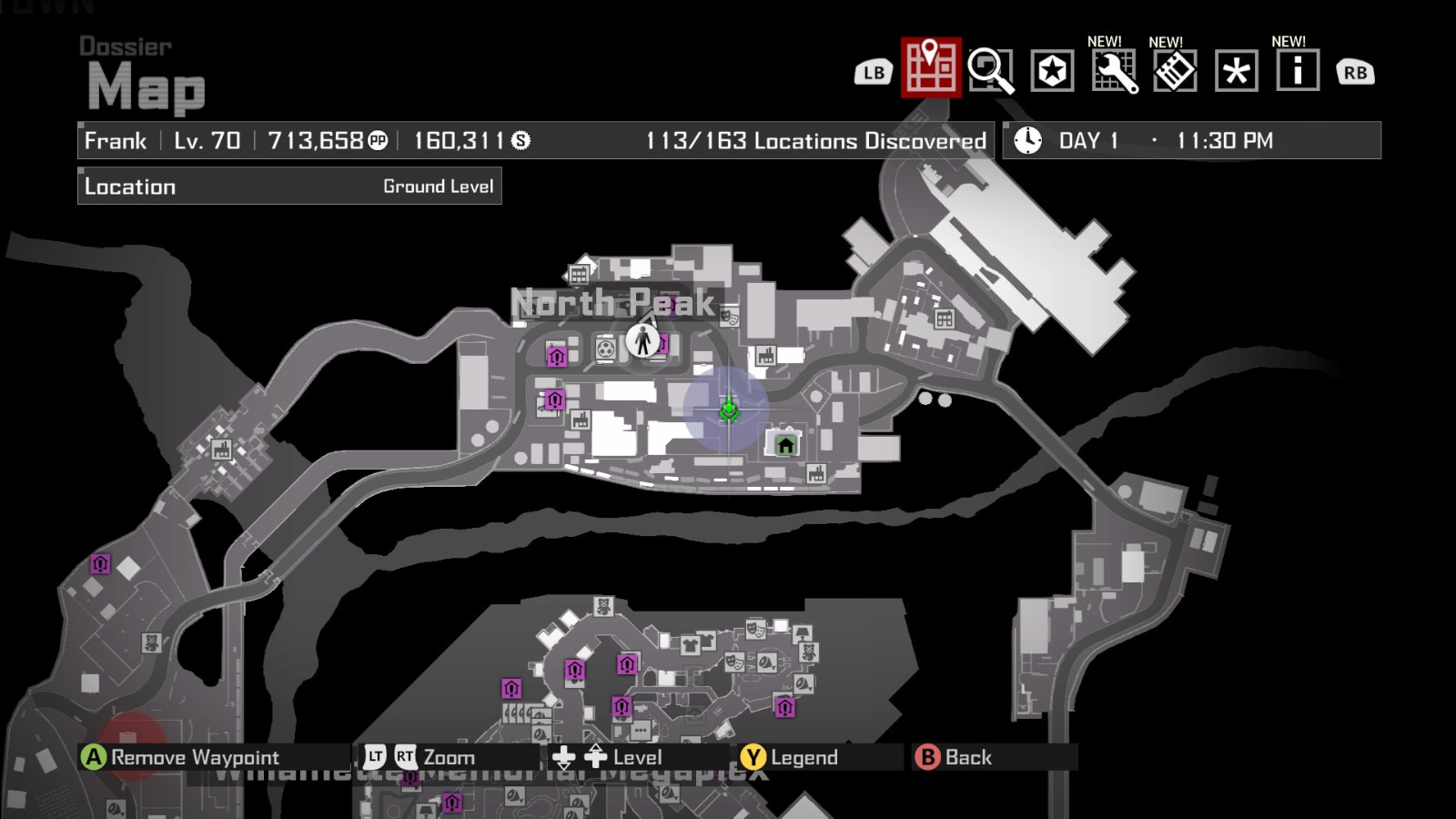Open the magnifying glass search icon
The image size is (1456, 819).
[990, 71]
